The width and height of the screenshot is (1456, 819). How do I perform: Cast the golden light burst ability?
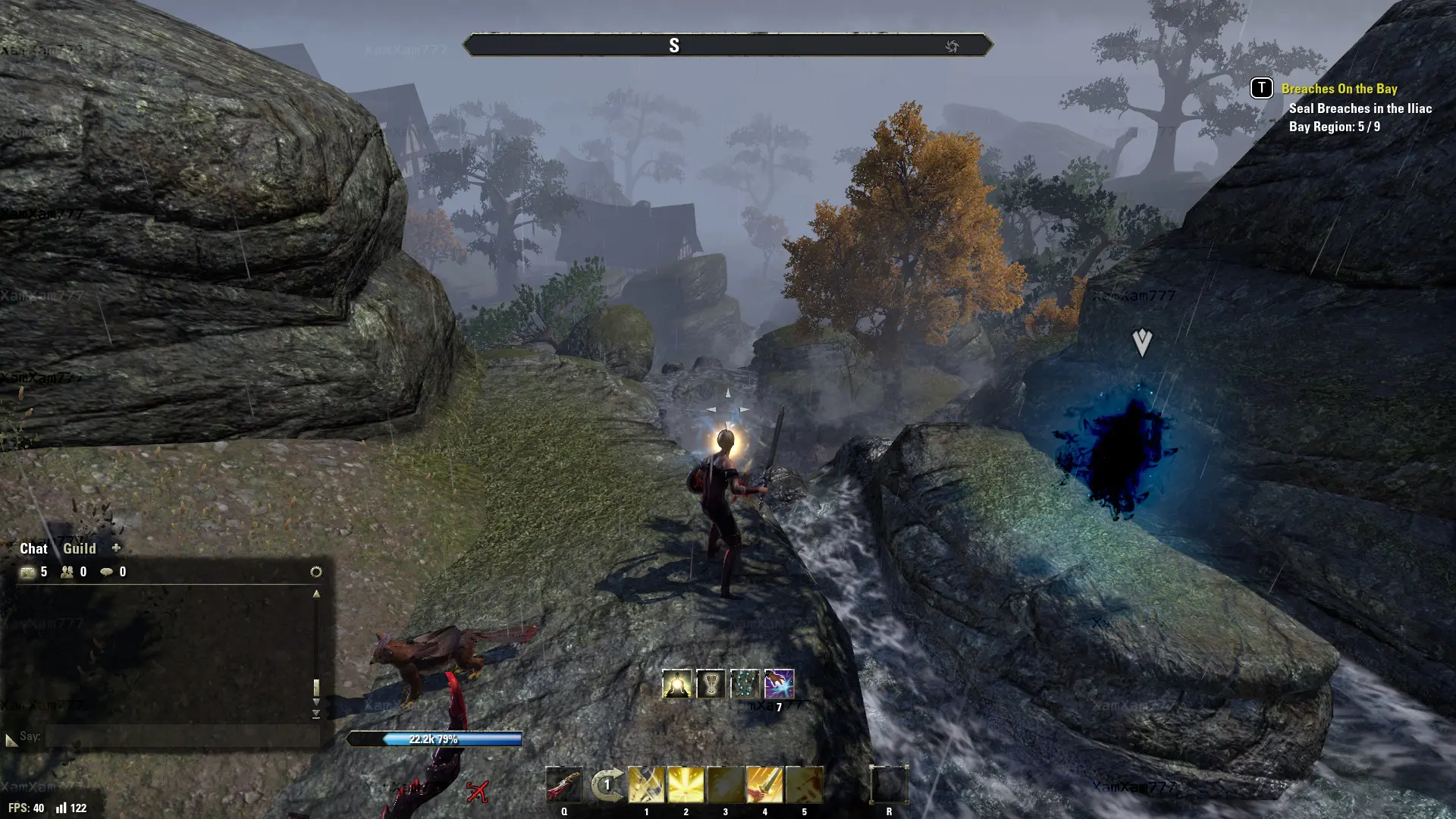click(x=686, y=784)
